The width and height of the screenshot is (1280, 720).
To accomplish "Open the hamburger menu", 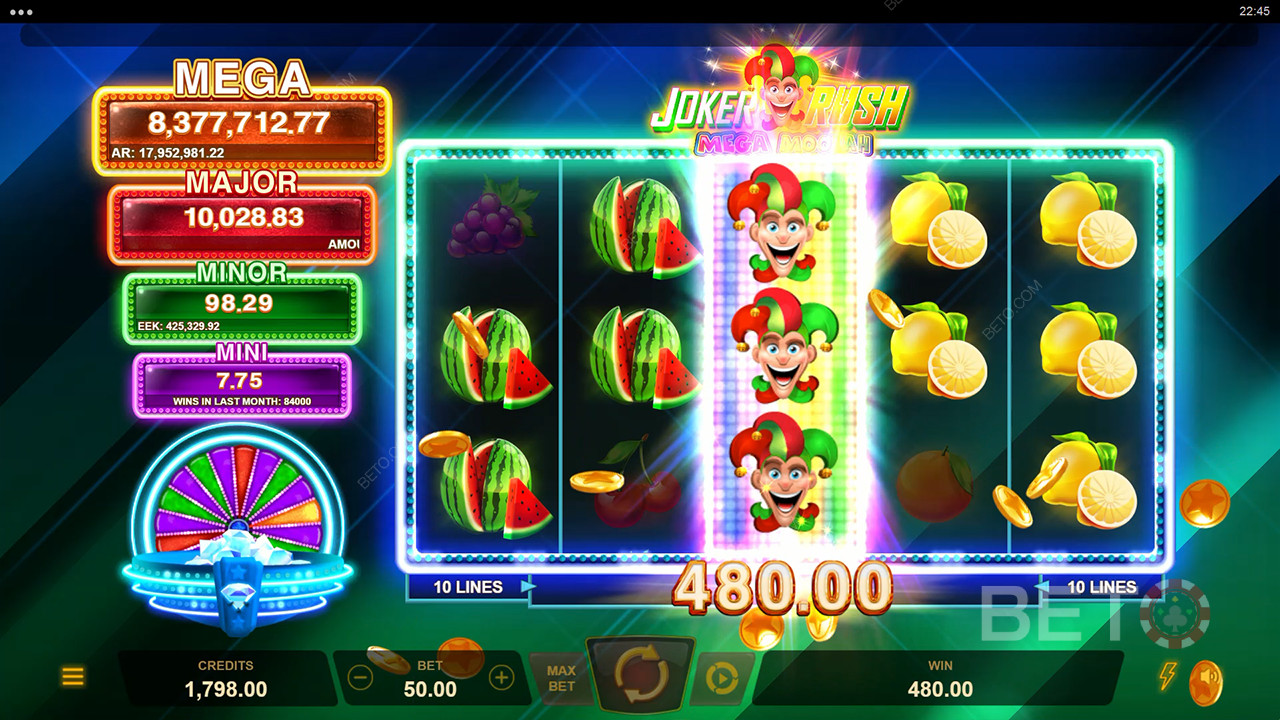I will pos(73,677).
